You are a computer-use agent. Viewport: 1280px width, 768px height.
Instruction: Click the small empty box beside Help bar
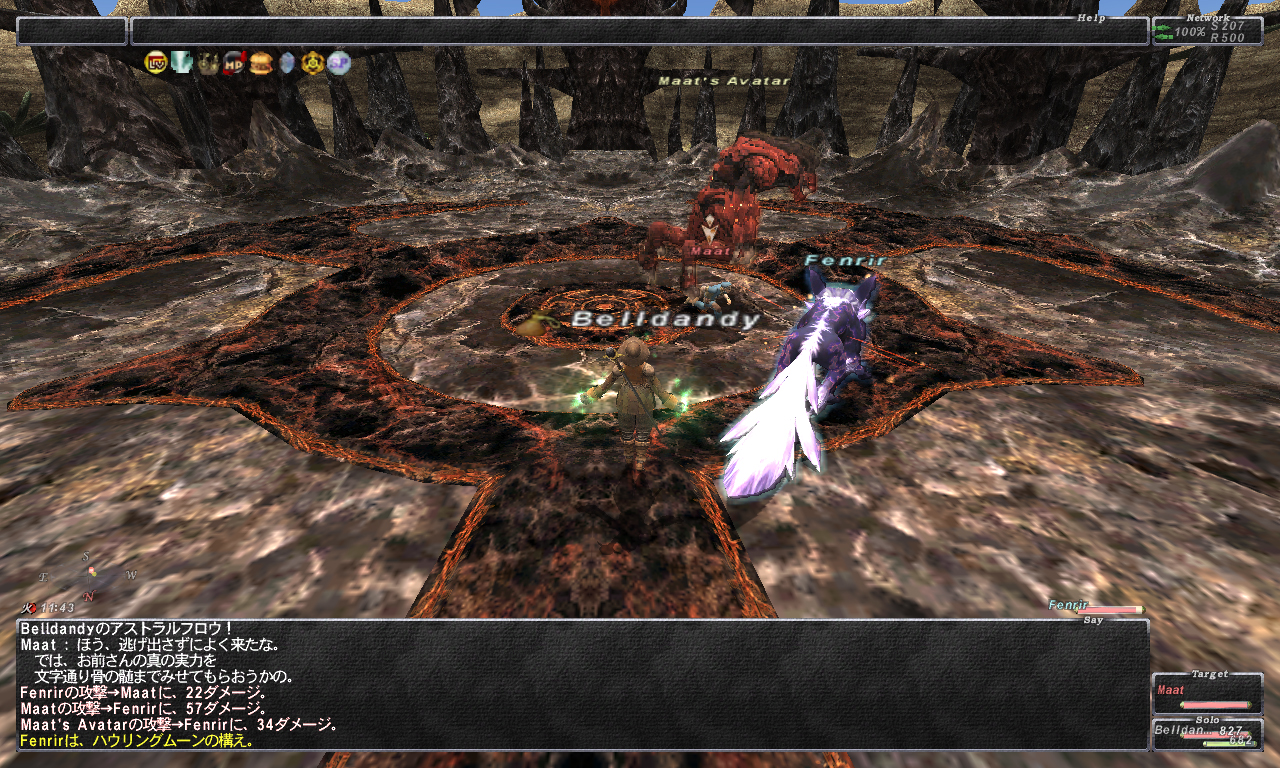point(71,31)
